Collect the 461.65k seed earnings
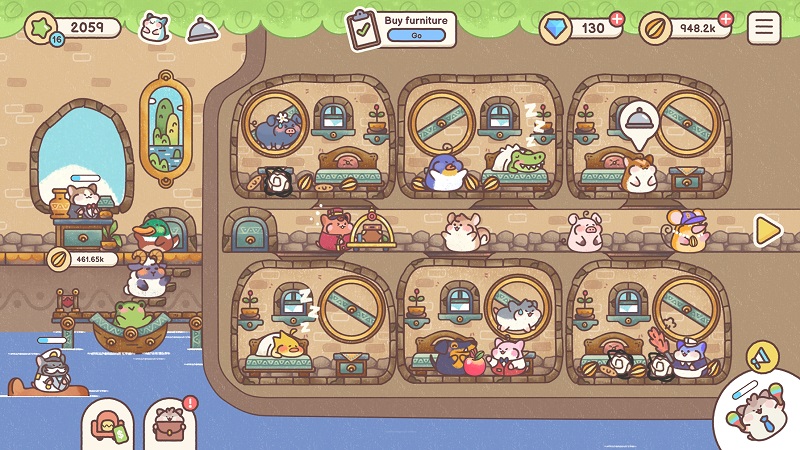Image resolution: width=800 pixels, height=450 pixels. [82, 259]
